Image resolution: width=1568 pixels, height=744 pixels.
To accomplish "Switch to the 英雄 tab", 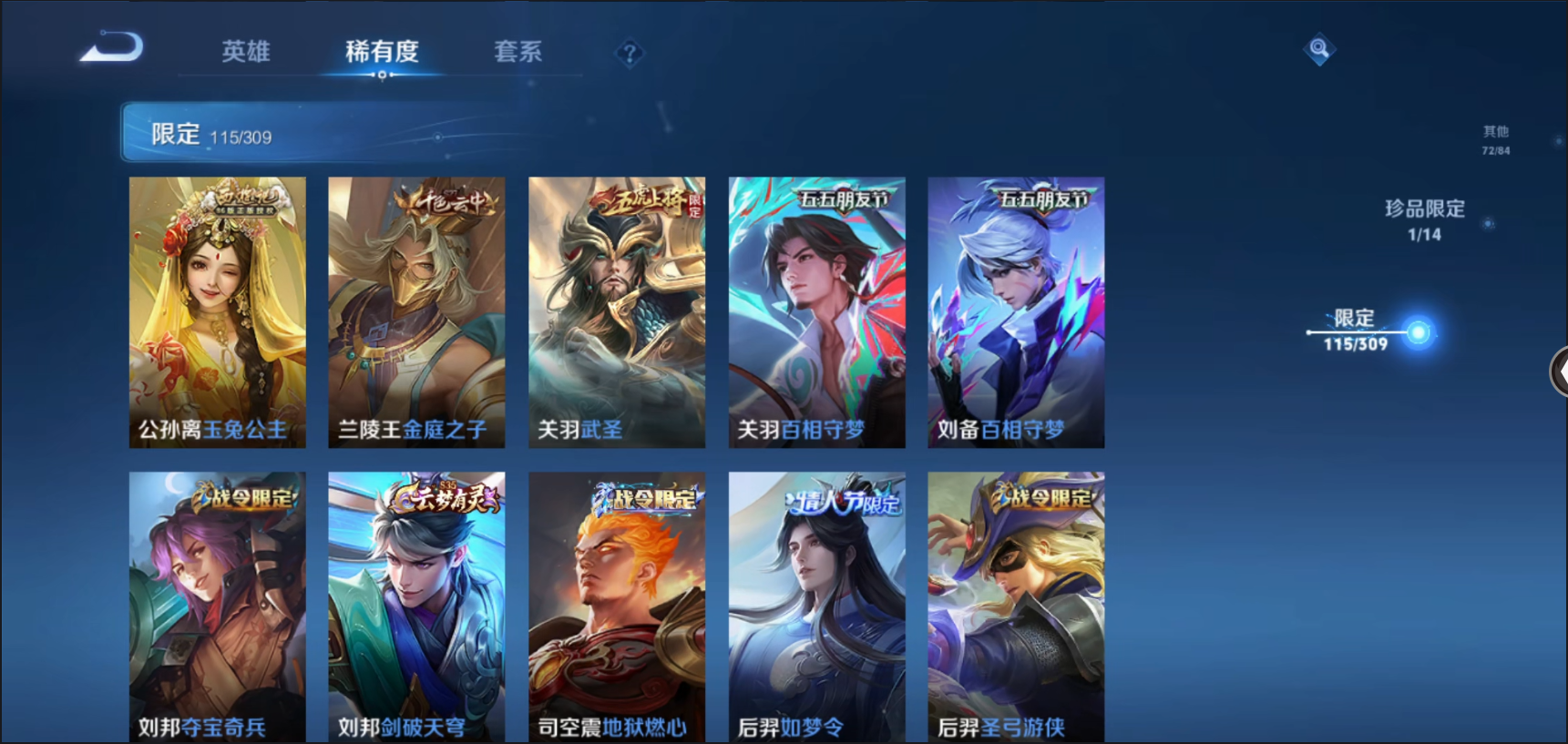I will point(246,51).
